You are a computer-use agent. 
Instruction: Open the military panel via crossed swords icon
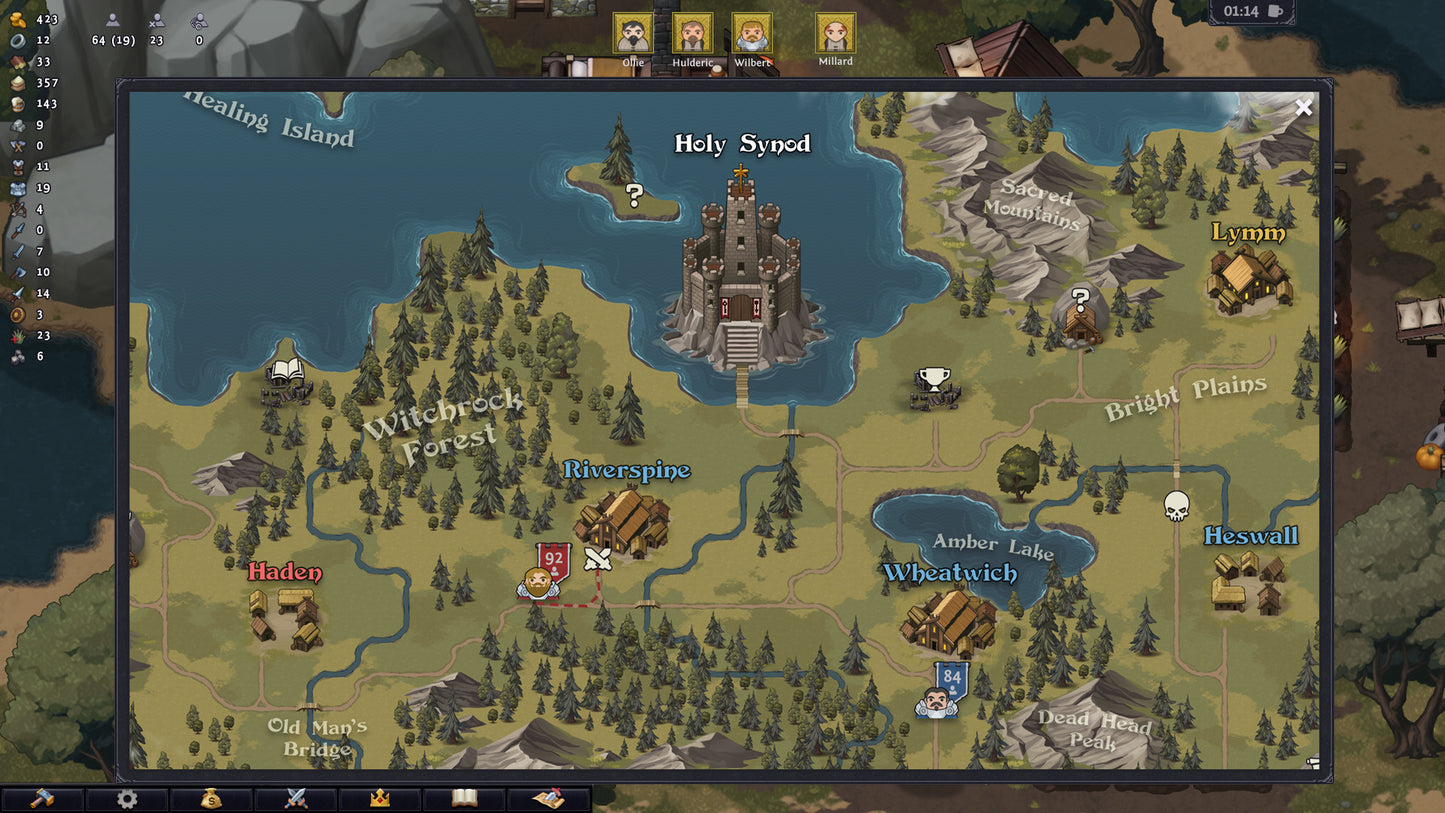tap(295, 798)
